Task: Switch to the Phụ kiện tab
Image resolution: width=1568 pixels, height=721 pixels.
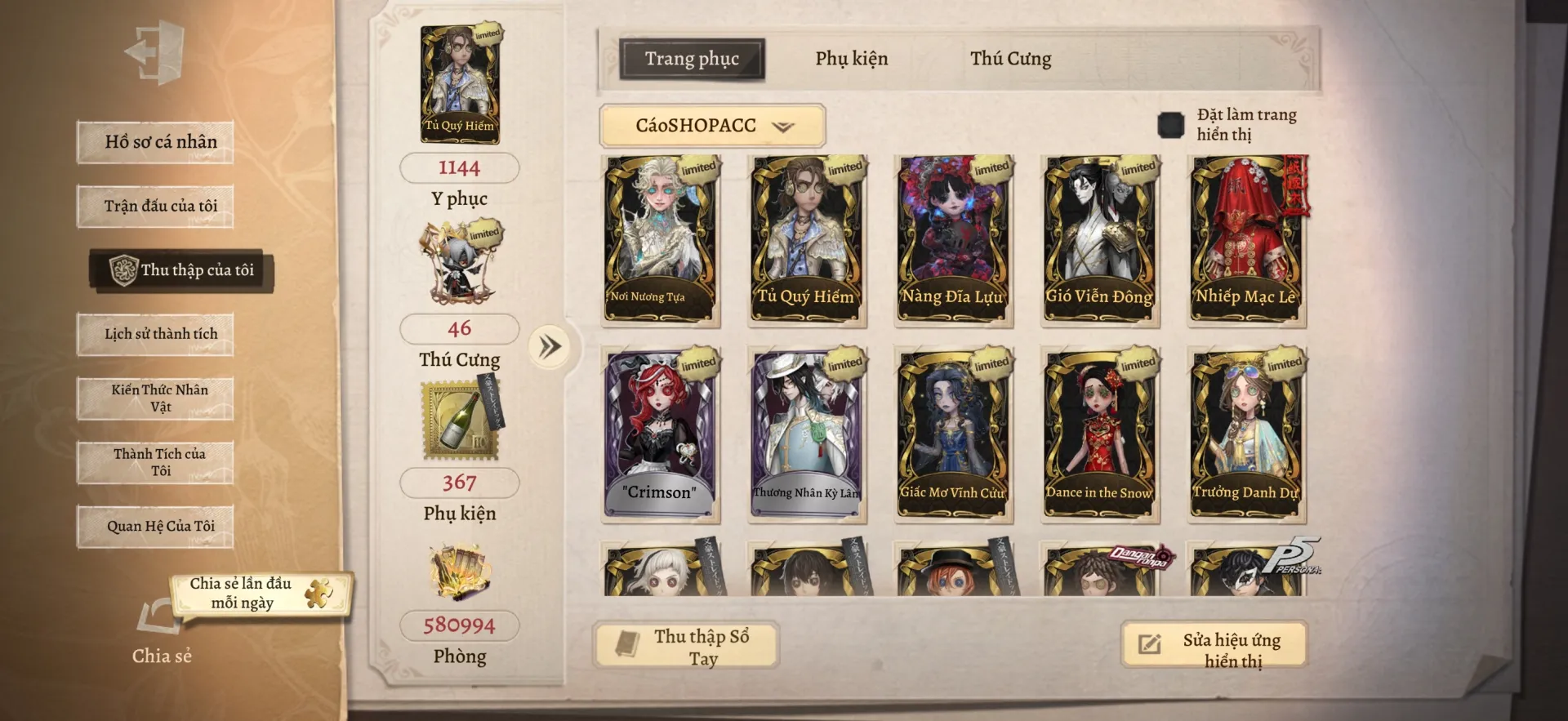Action: (x=851, y=59)
